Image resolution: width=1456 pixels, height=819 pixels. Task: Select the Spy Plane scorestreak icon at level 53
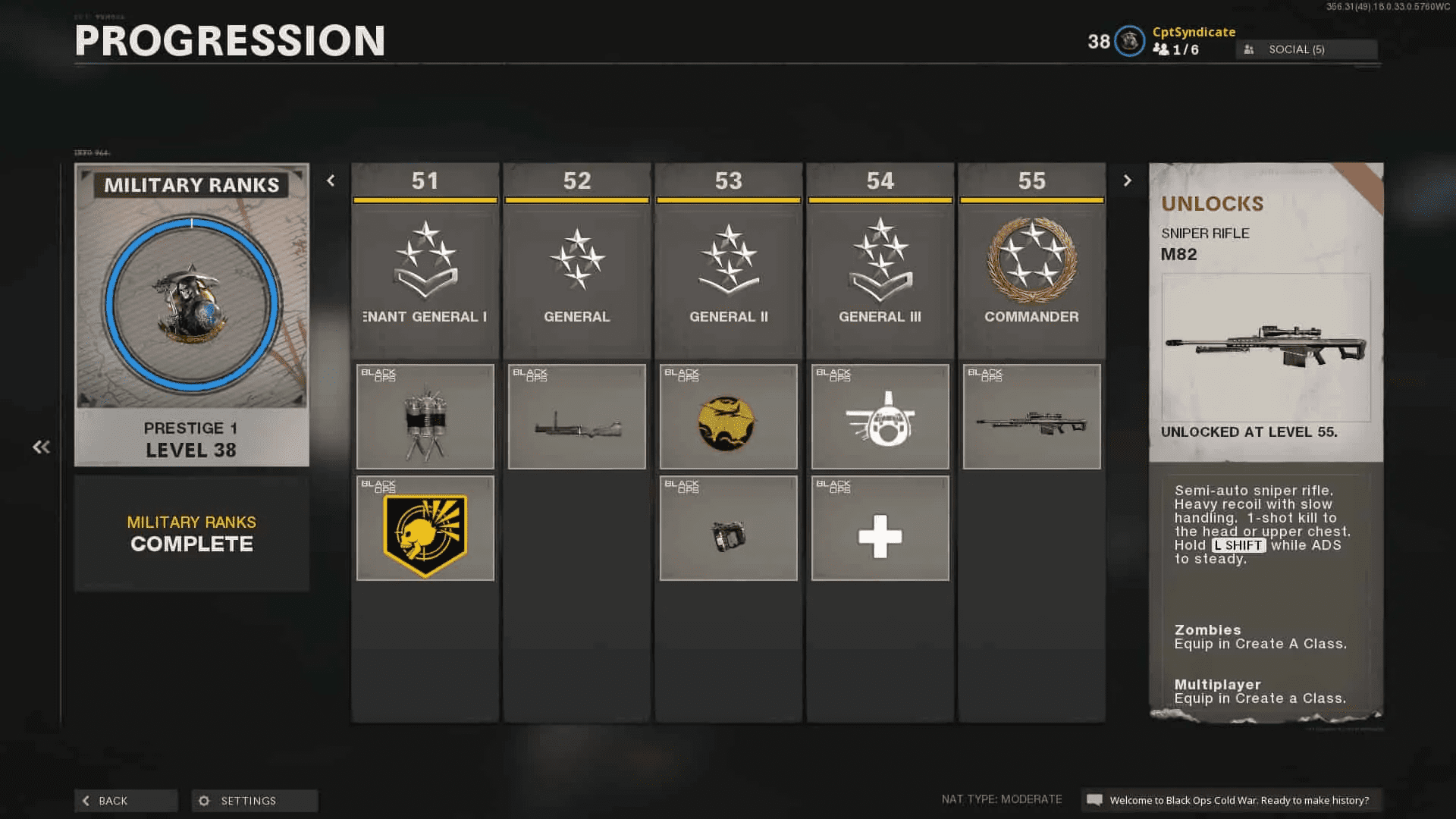[728, 416]
